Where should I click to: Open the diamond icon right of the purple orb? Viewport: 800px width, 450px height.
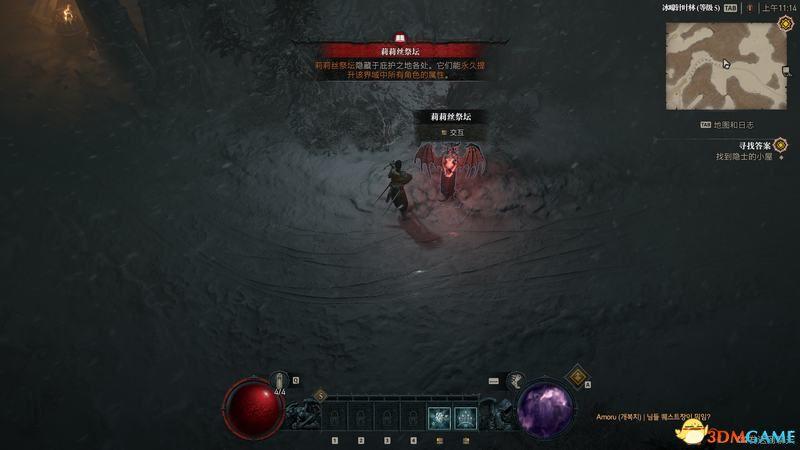pos(578,377)
